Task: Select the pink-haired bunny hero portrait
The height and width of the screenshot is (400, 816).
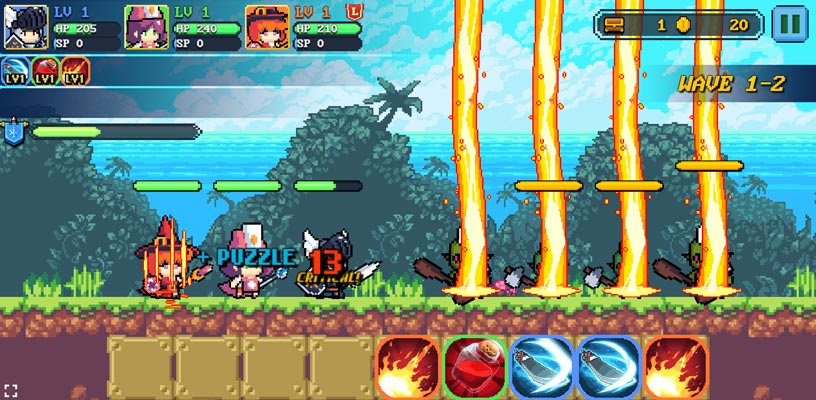Action: (x=146, y=27)
